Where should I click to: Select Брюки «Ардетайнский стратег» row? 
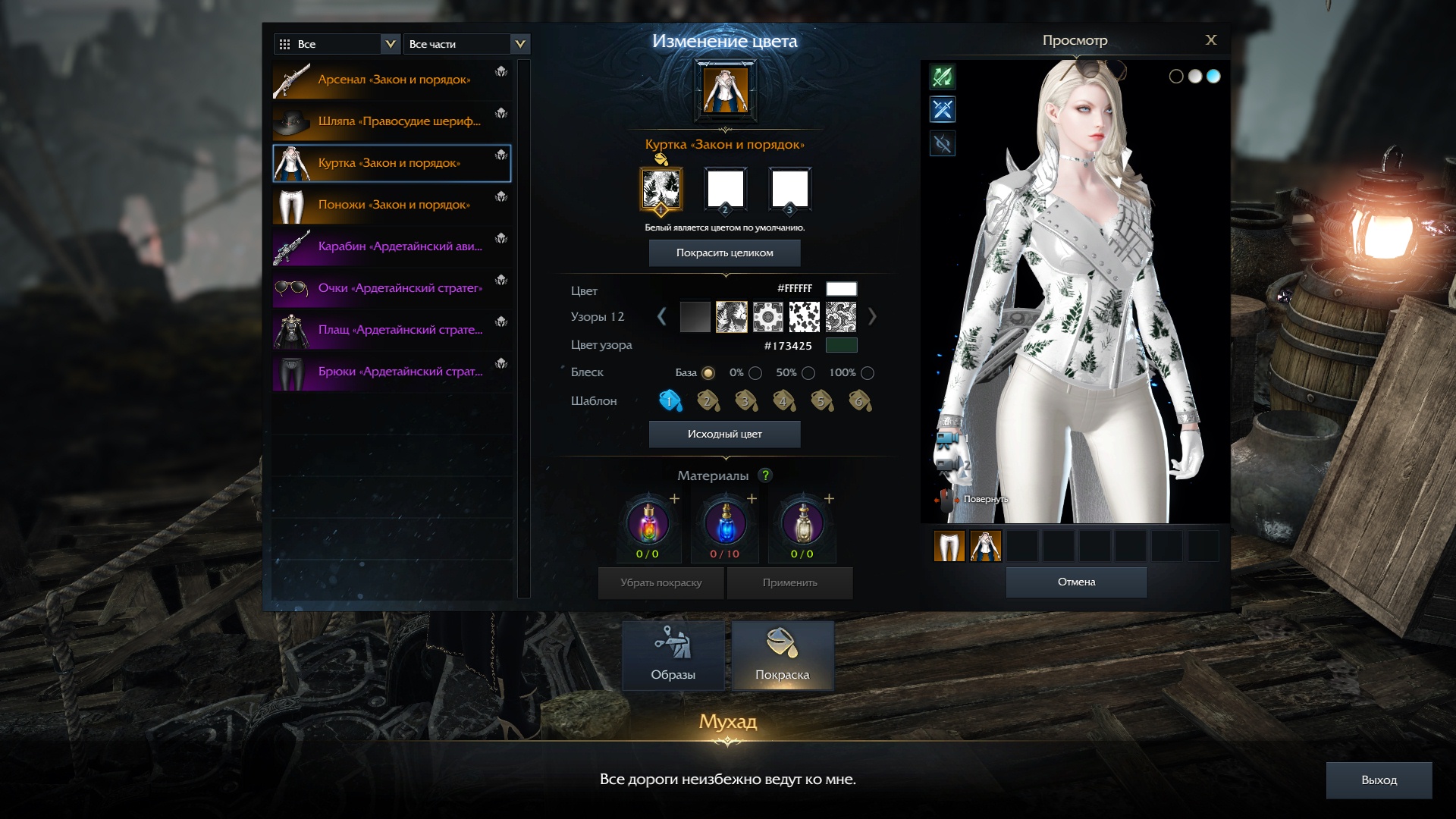pyautogui.click(x=391, y=372)
